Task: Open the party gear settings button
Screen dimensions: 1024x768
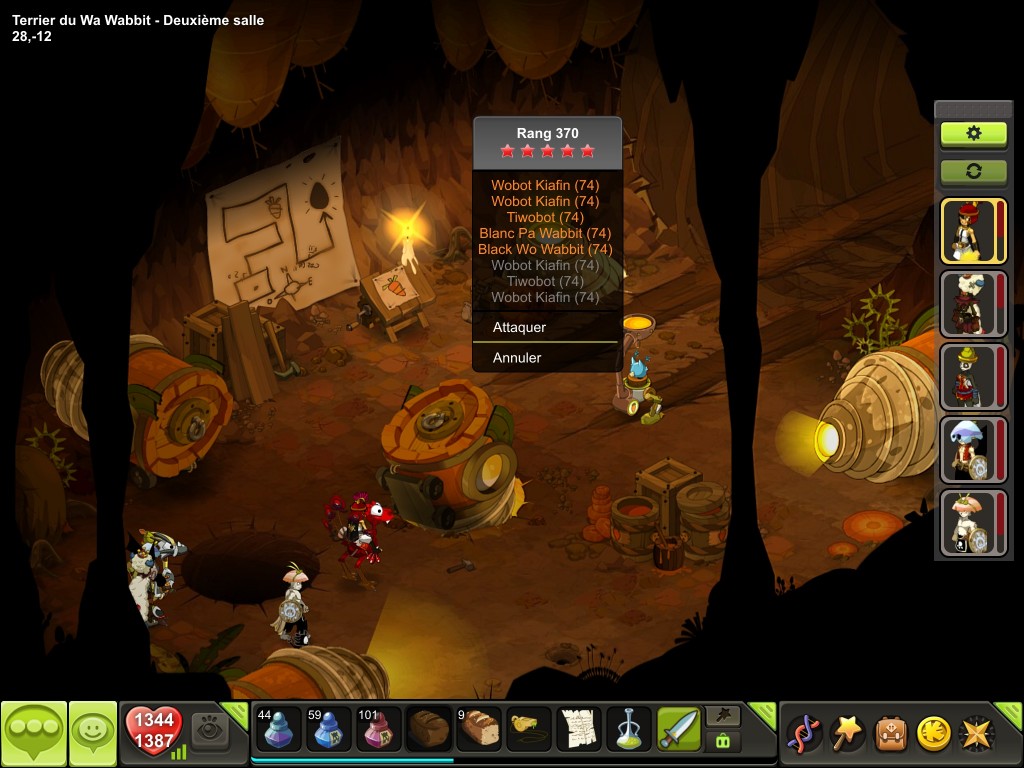Action: (973, 133)
